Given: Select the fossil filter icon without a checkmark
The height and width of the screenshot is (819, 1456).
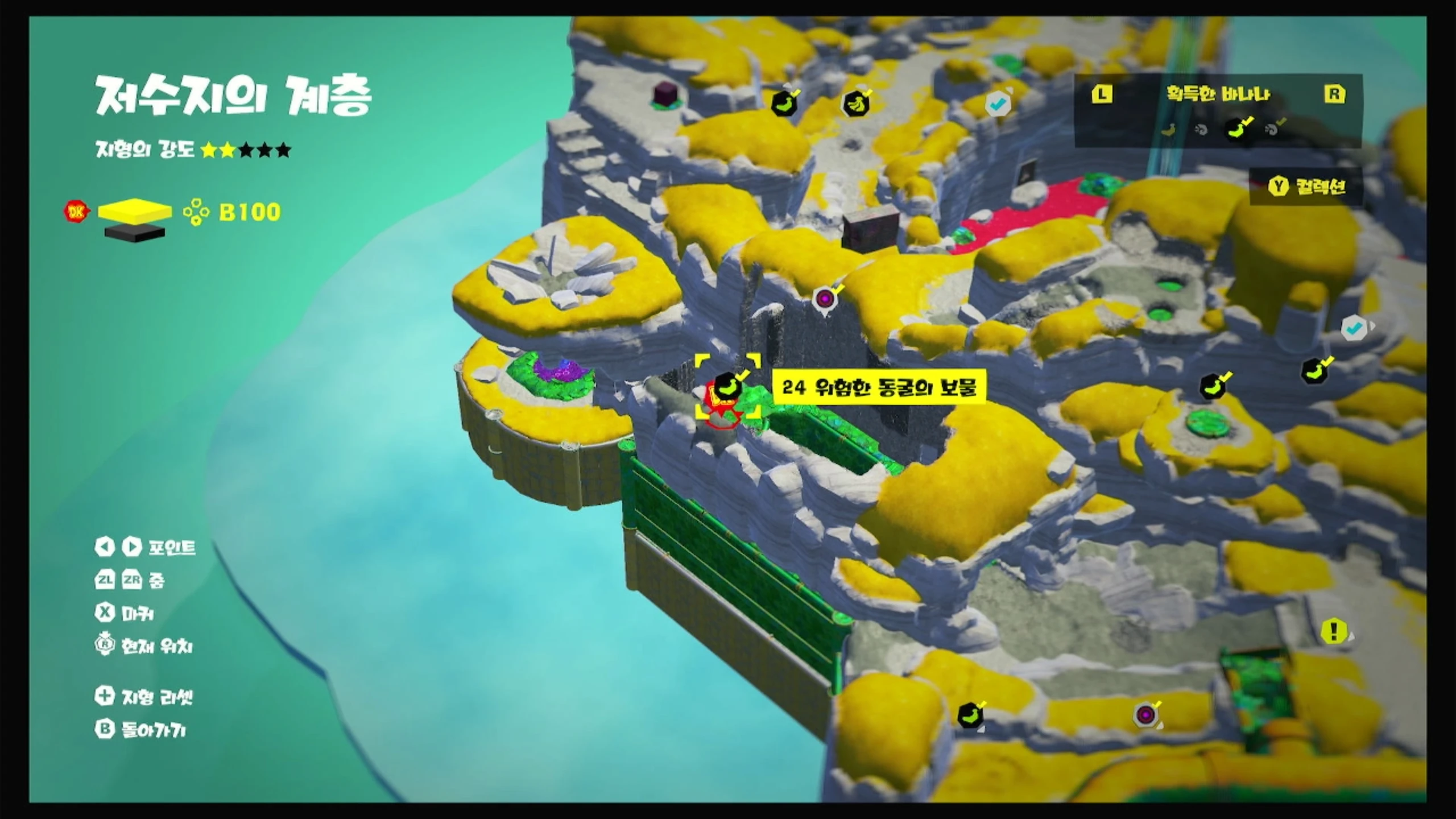Looking at the screenshot, I should (x=1202, y=130).
